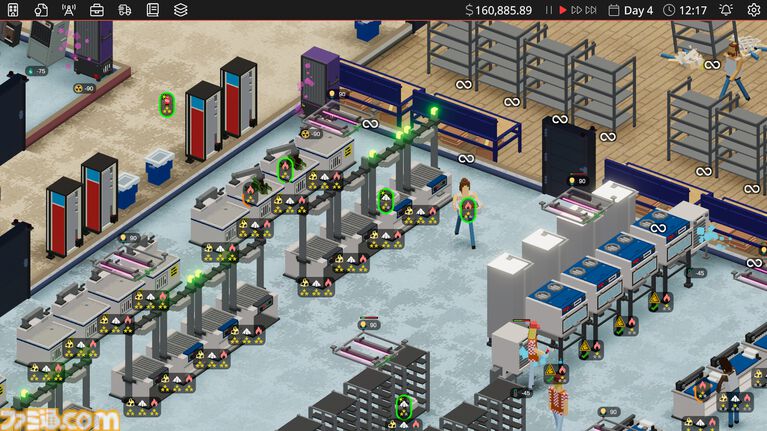Open the briefcase menu
This screenshot has height=431, width=767.
tap(97, 10)
